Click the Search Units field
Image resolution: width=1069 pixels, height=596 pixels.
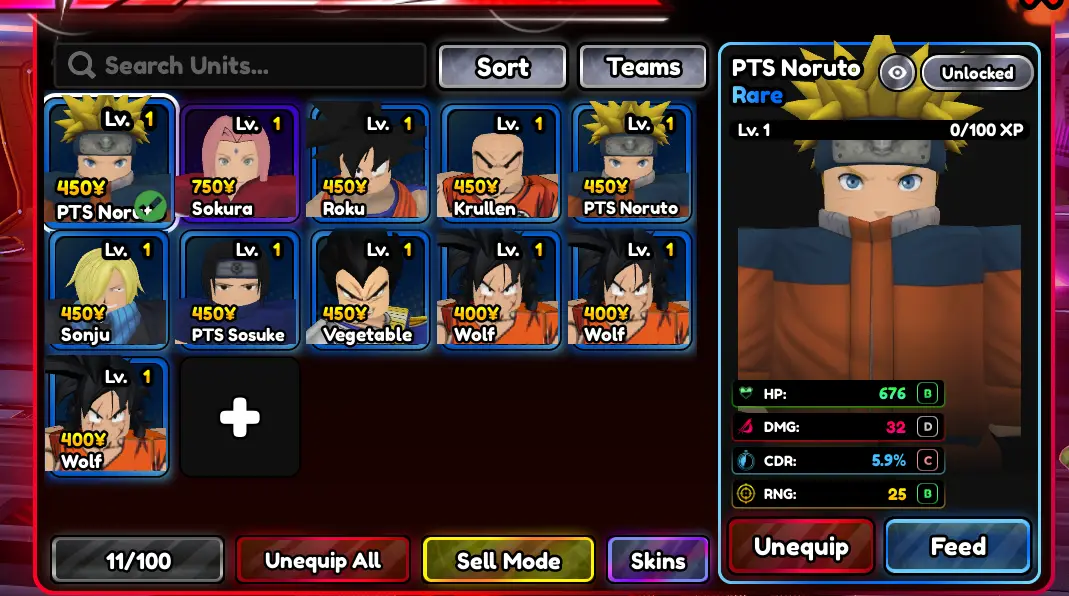[240, 66]
